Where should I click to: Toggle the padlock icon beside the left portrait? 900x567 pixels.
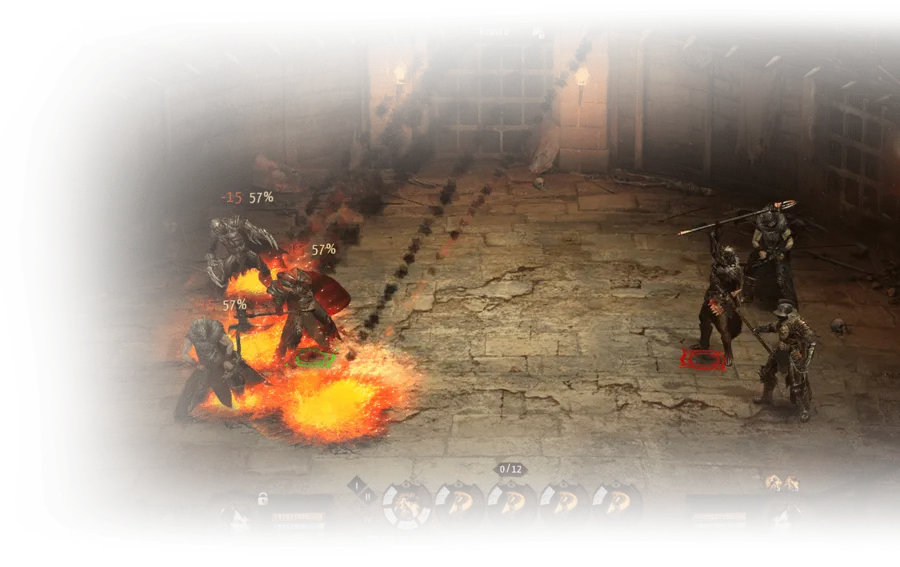263,497
